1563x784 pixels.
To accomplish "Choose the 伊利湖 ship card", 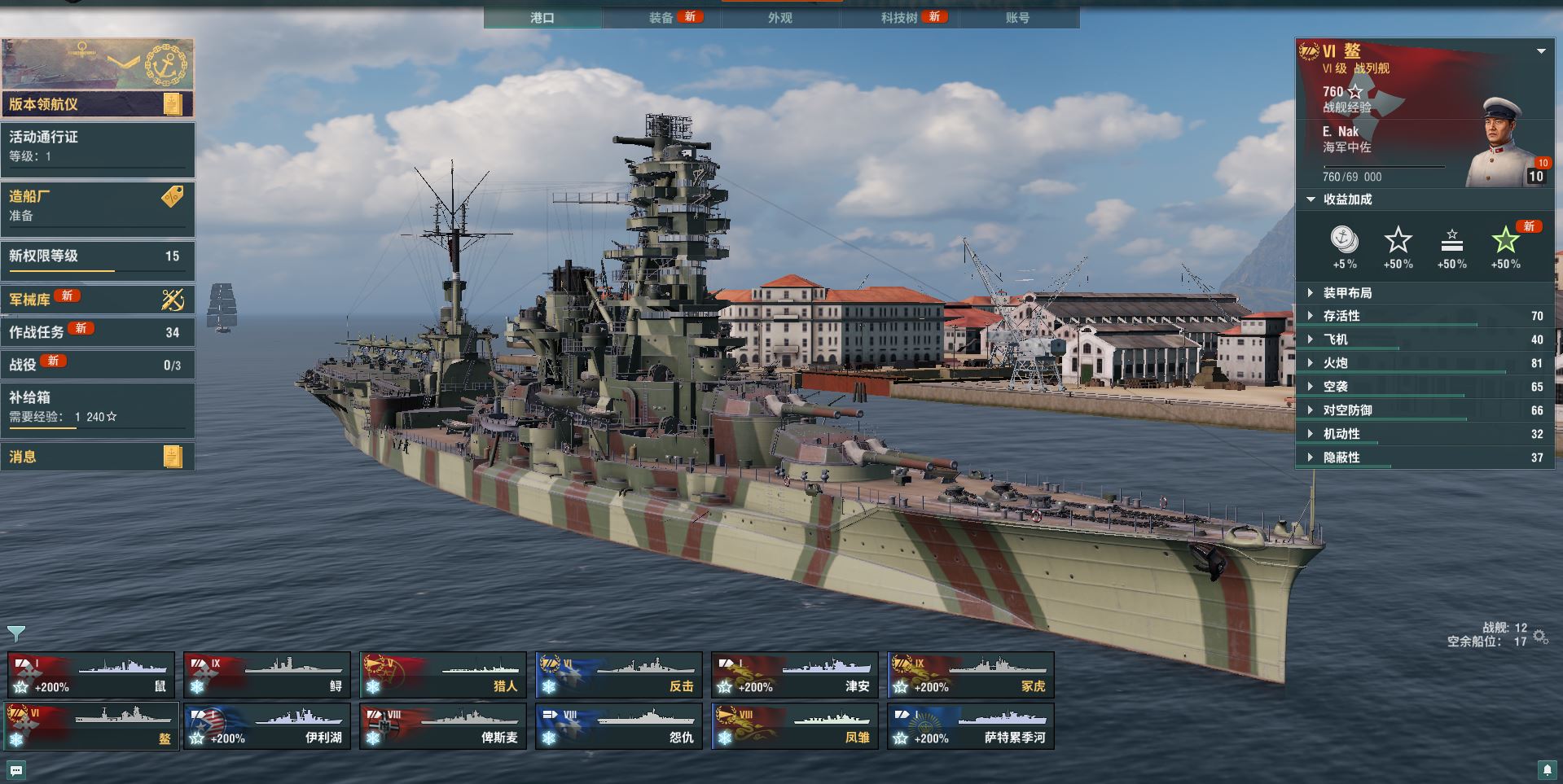I will 267,726.
